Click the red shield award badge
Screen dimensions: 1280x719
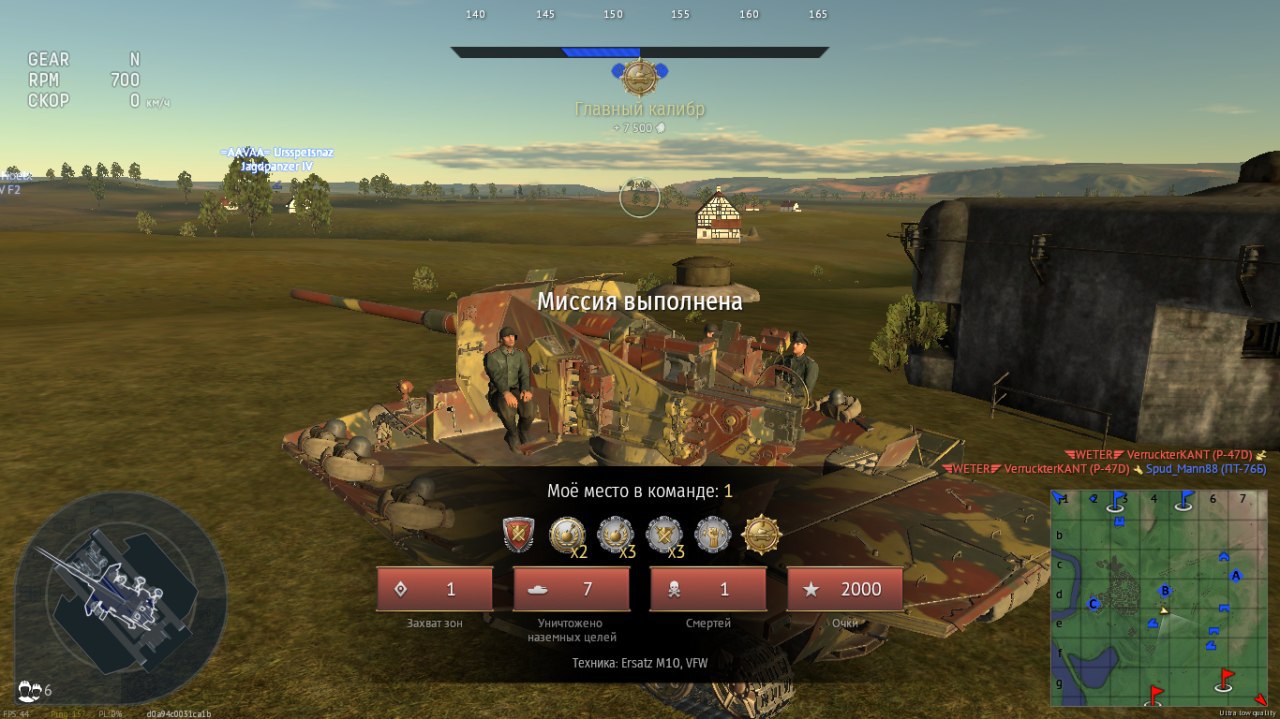(518, 535)
